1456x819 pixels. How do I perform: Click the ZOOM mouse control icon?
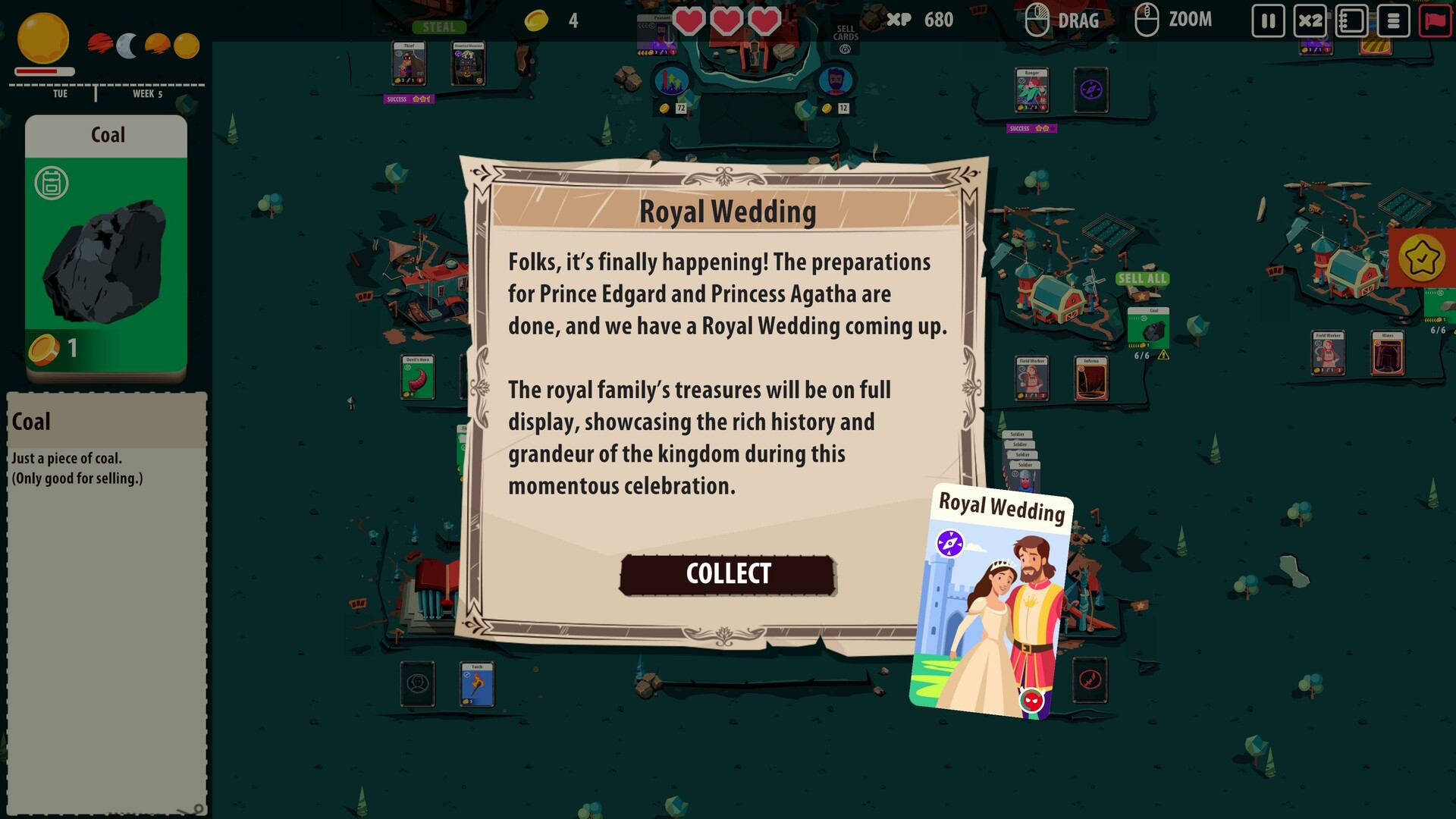point(1147,20)
